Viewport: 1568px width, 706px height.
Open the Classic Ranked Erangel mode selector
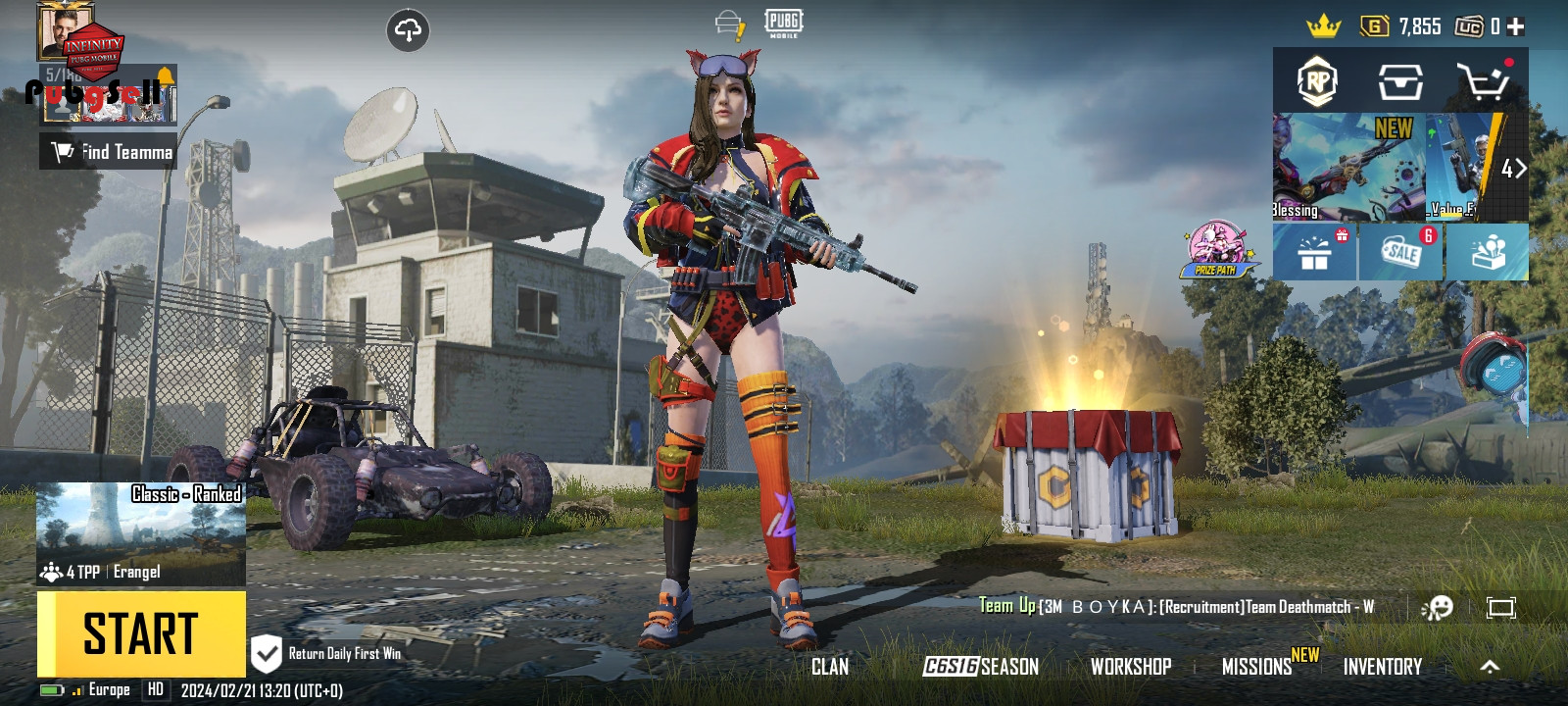click(x=141, y=533)
